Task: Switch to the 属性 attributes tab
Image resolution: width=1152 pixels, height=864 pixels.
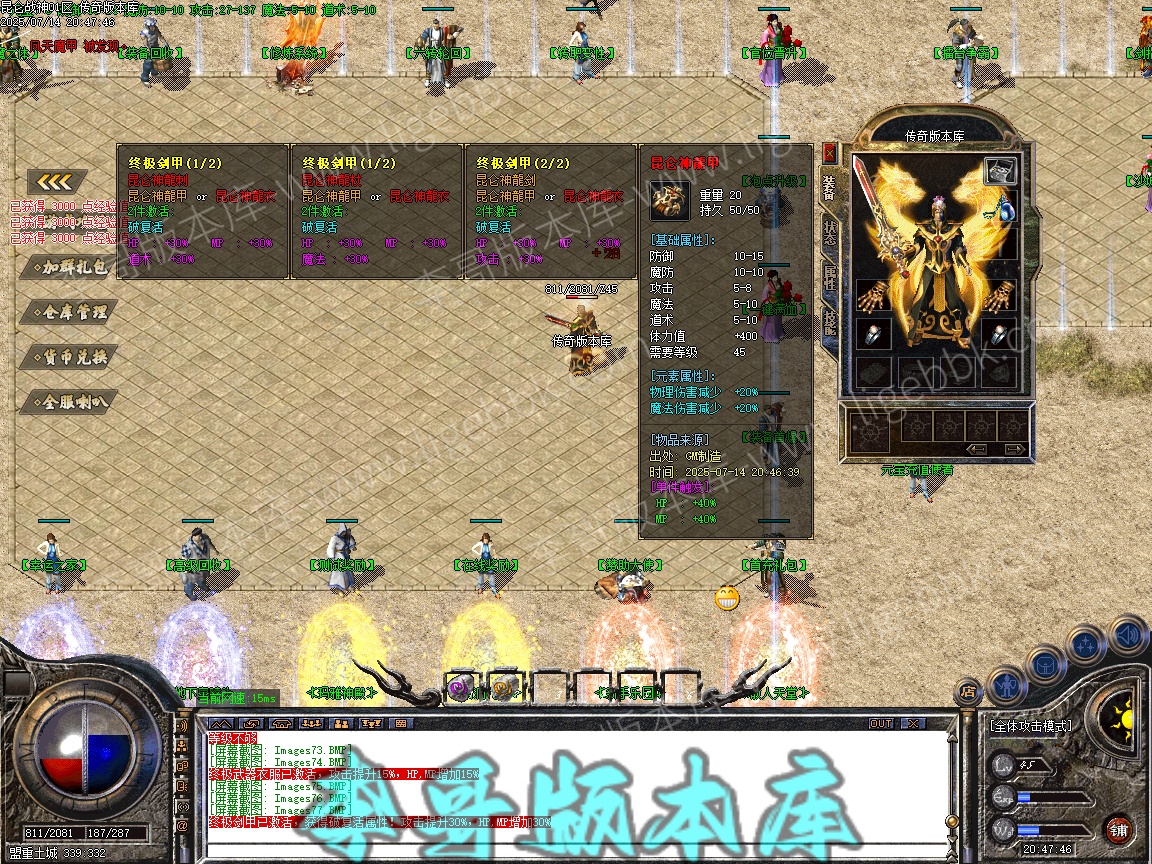Action: [x=829, y=277]
